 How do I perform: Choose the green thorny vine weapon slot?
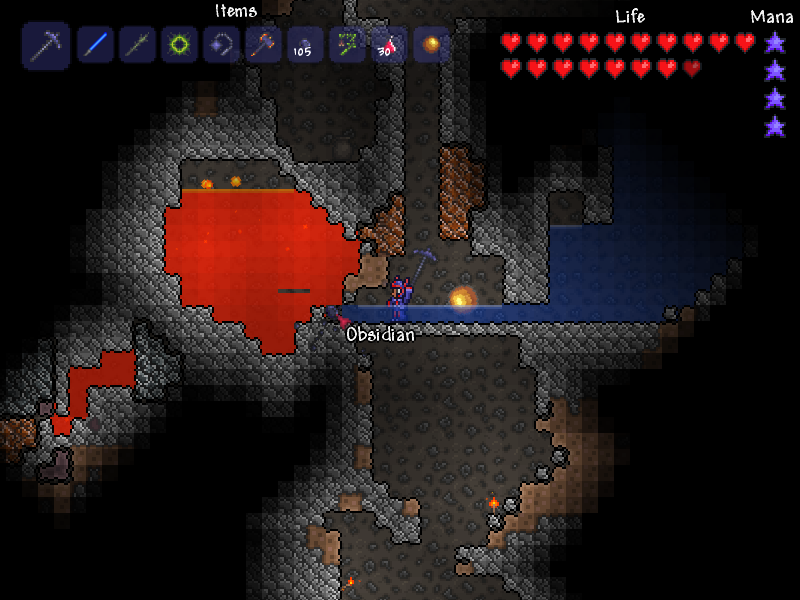point(347,45)
